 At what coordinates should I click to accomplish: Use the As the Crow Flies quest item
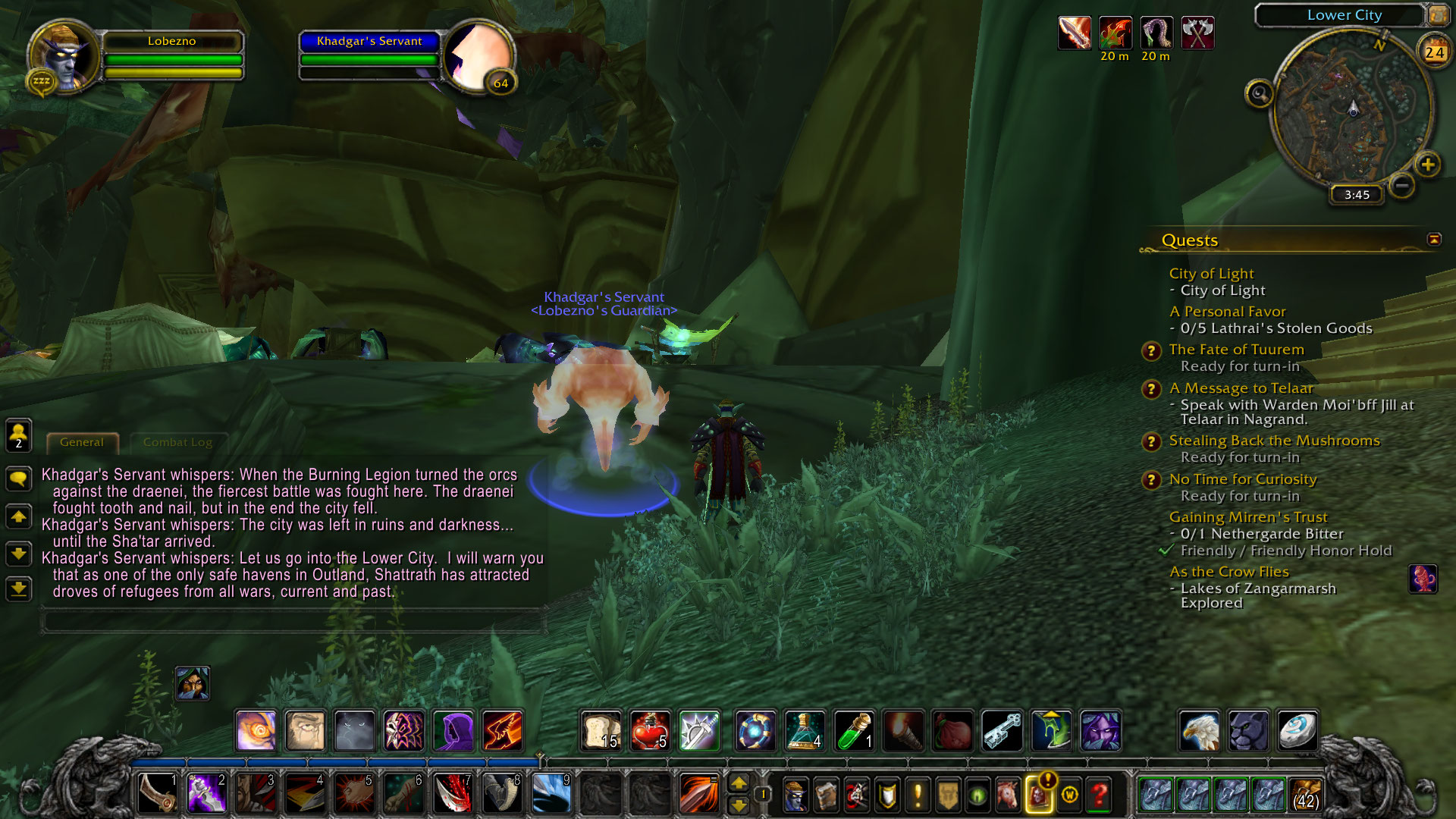coord(1423,579)
